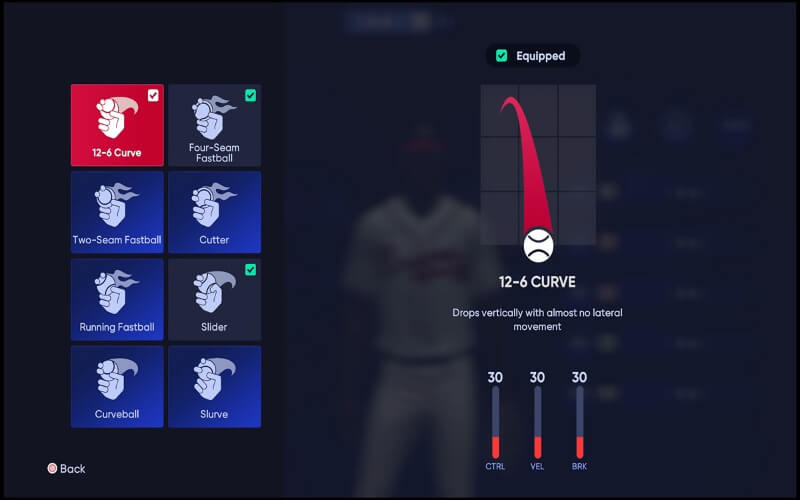
Task: Choose the Running Fastball pitch
Action: (x=117, y=299)
